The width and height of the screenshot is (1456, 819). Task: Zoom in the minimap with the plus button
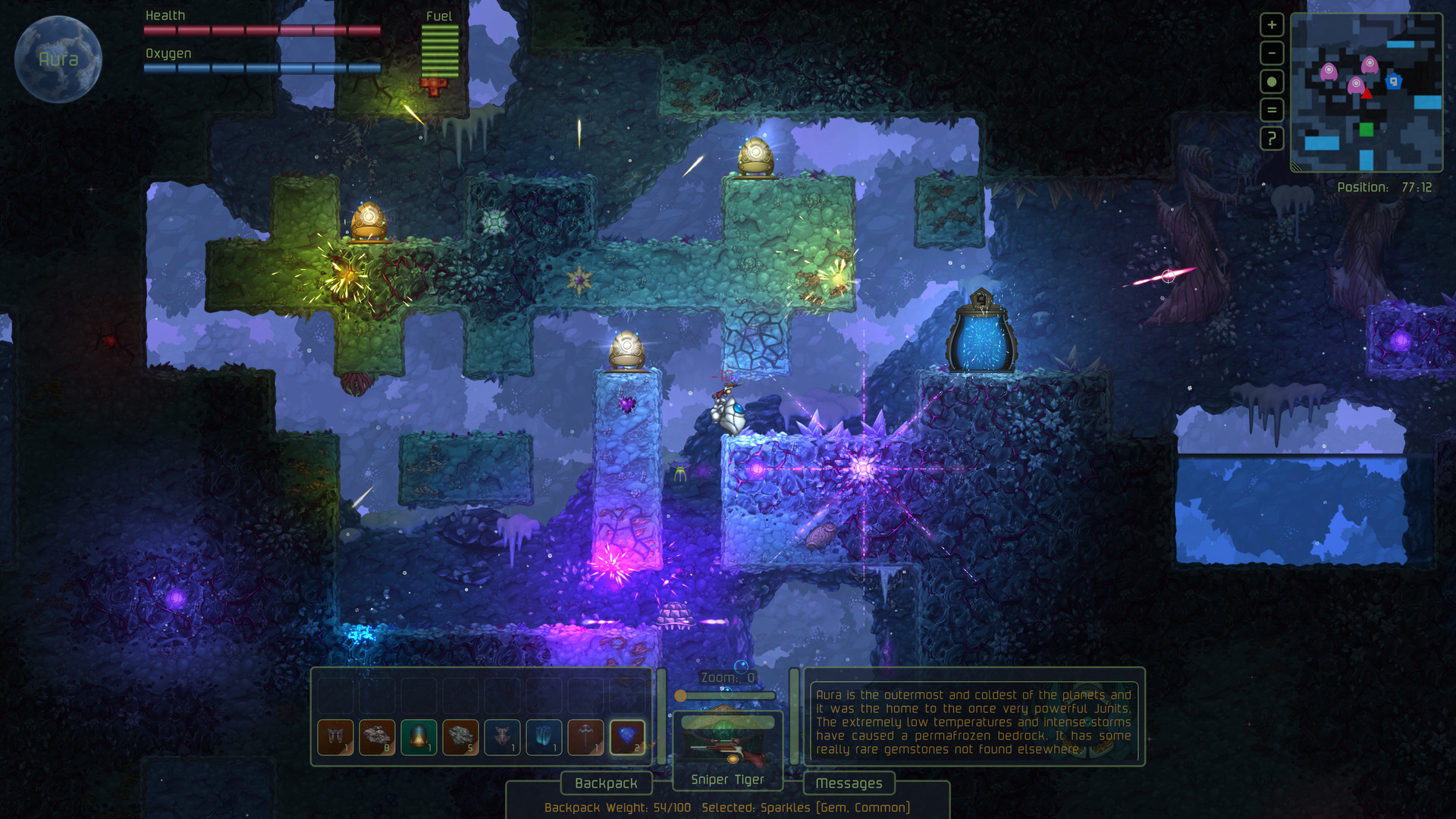(x=1271, y=25)
